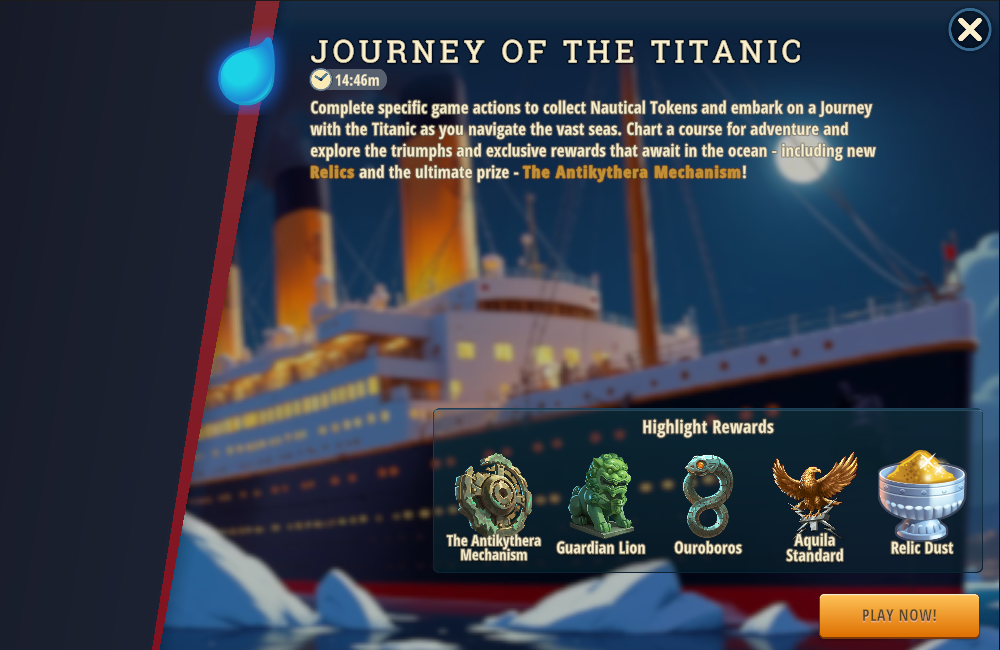Follow the orange Antikythera Mechanism text link
Image resolution: width=1000 pixels, height=650 pixels.
point(632,172)
